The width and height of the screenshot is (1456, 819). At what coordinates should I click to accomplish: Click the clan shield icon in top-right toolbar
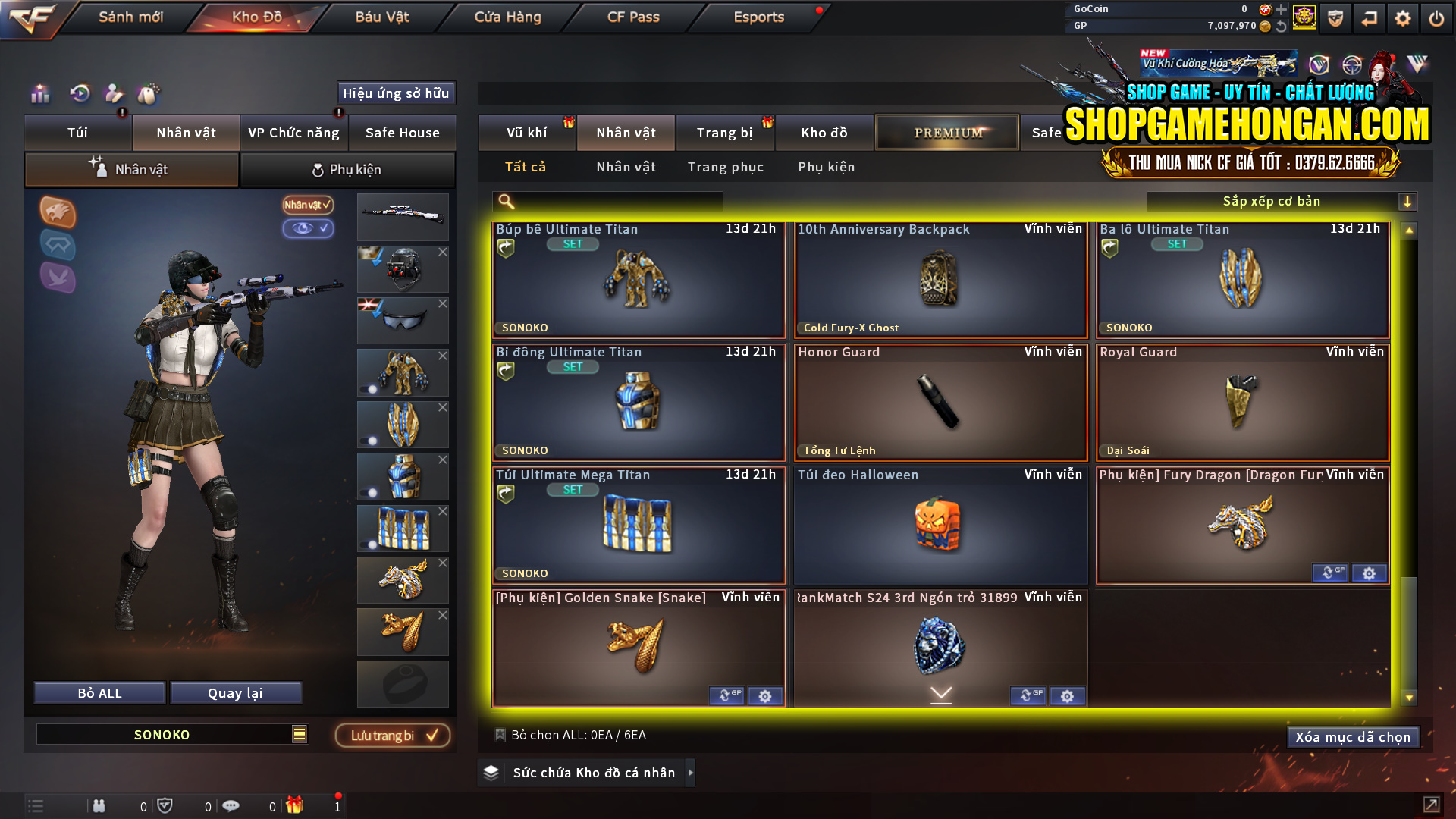[x=1336, y=17]
